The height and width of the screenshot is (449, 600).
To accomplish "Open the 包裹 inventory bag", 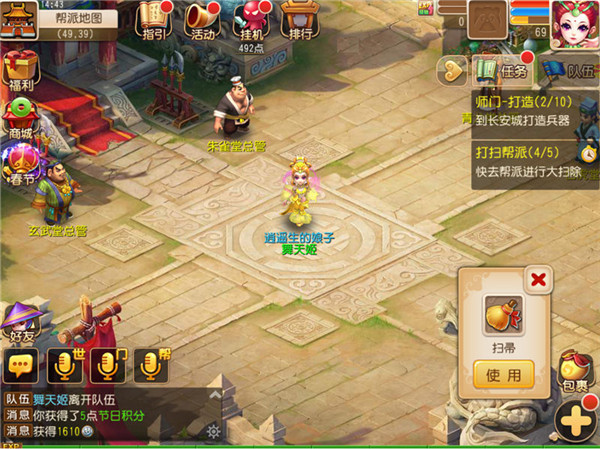I will [x=575, y=370].
